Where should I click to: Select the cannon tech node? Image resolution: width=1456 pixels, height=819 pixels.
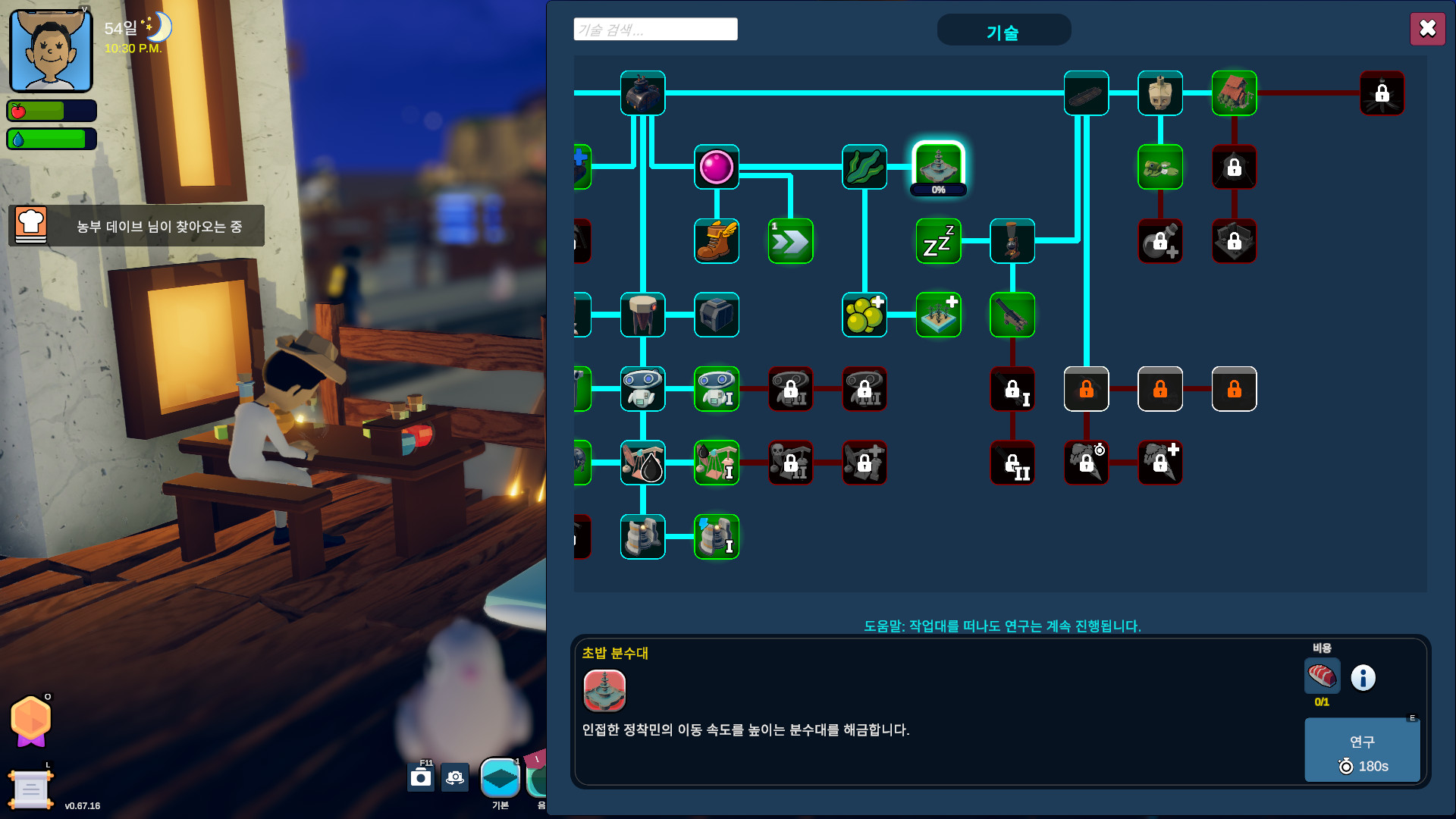pyautogui.click(x=1012, y=315)
